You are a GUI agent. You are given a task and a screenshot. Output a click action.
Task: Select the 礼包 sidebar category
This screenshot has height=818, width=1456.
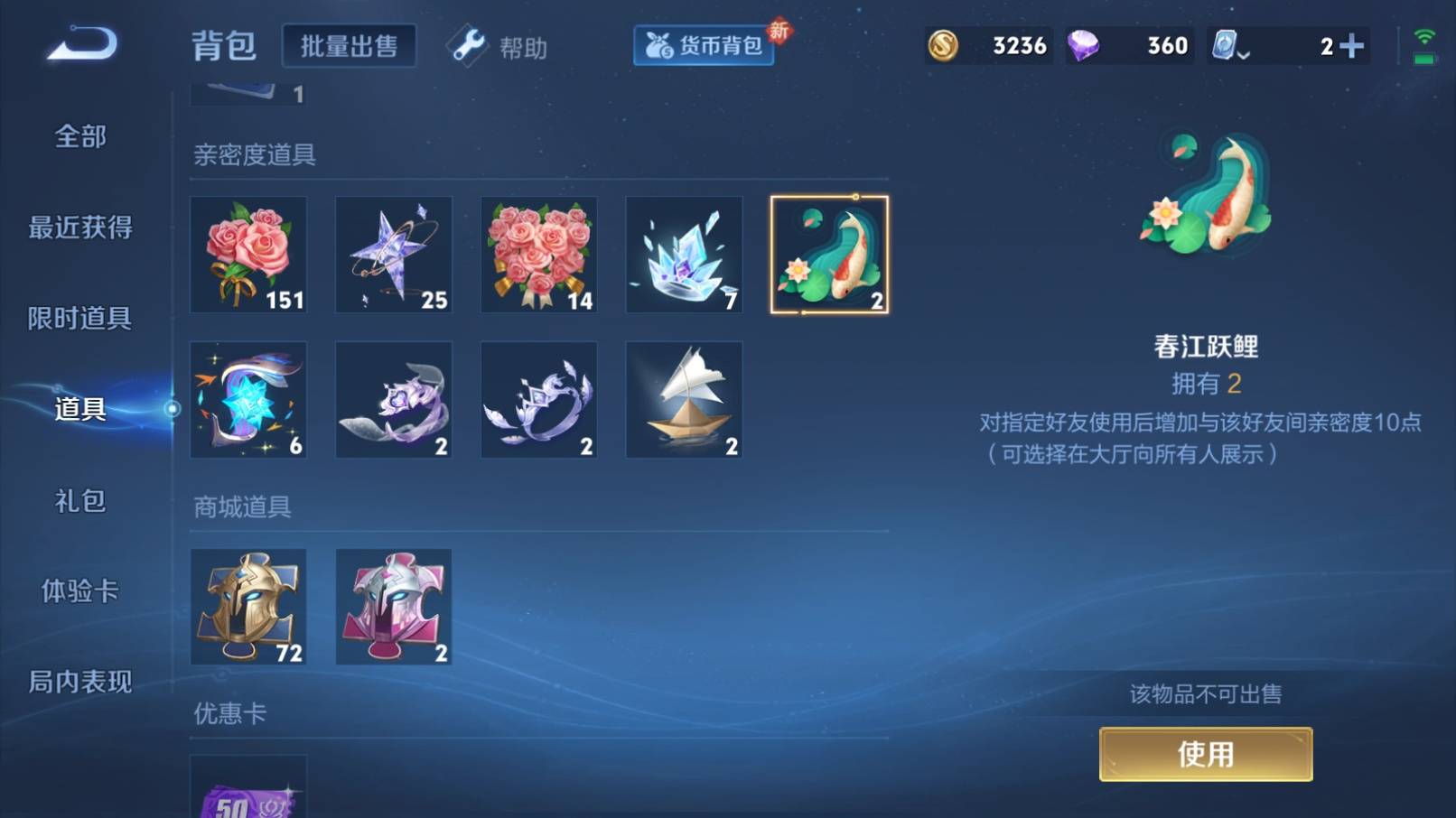point(79,501)
